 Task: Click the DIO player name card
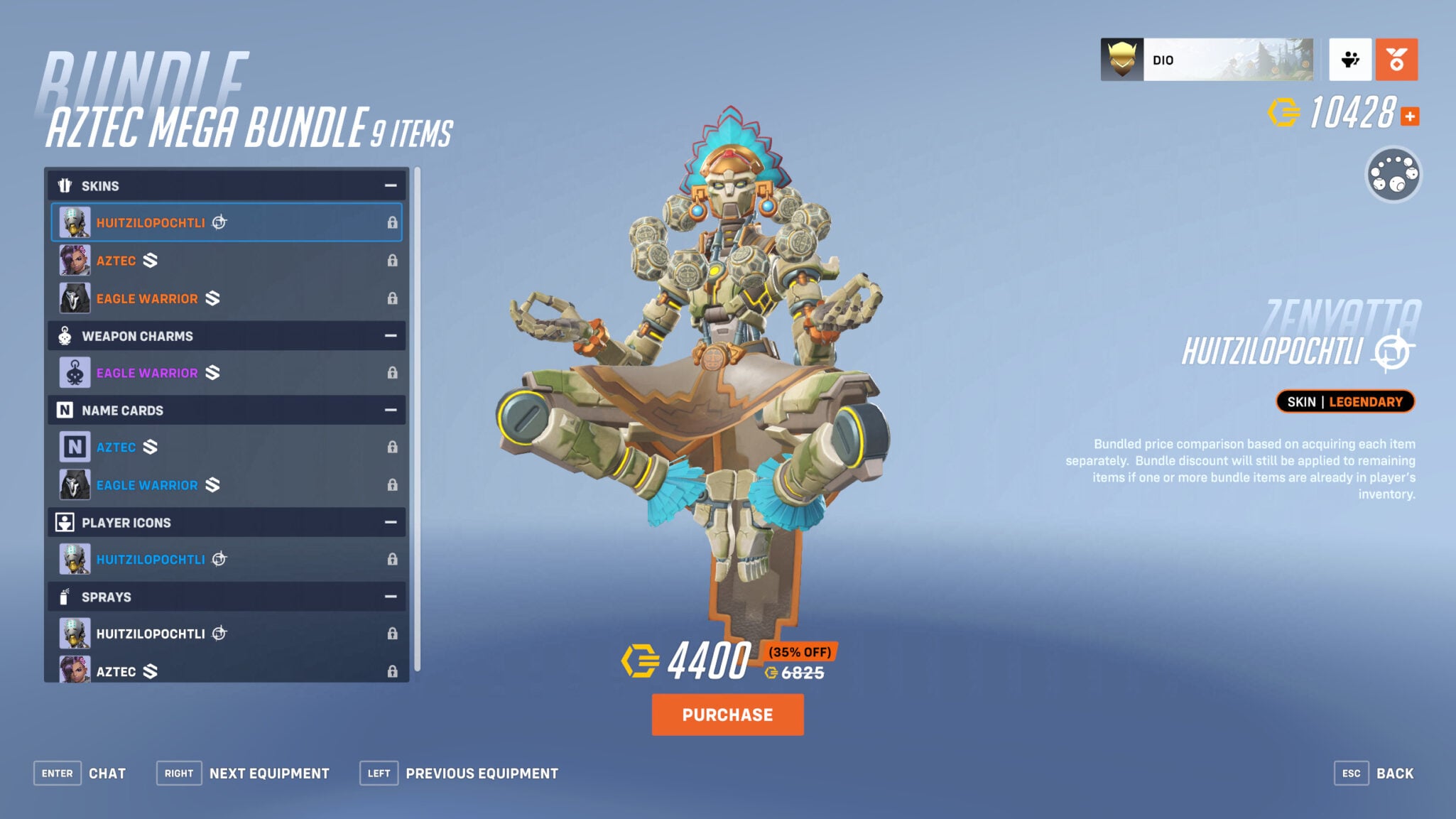(1207, 60)
